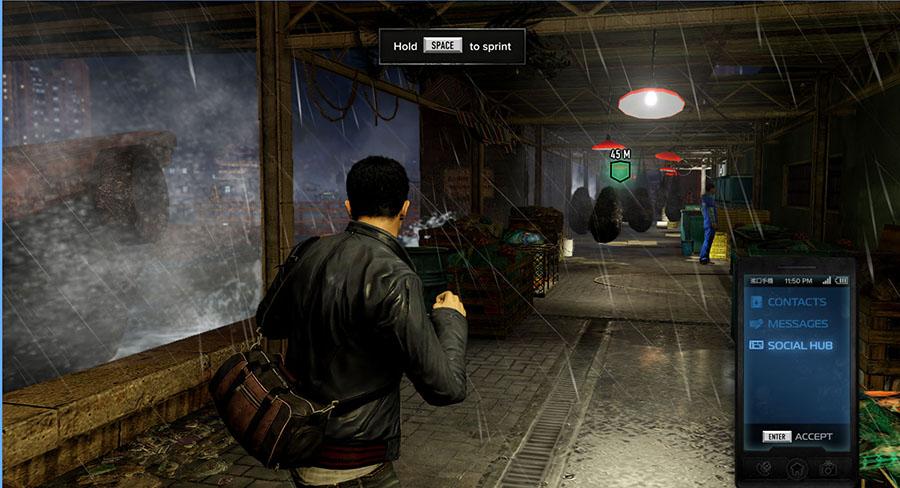The image size is (900, 488).
Task: Tap the phone's call icon
Action: [762, 468]
